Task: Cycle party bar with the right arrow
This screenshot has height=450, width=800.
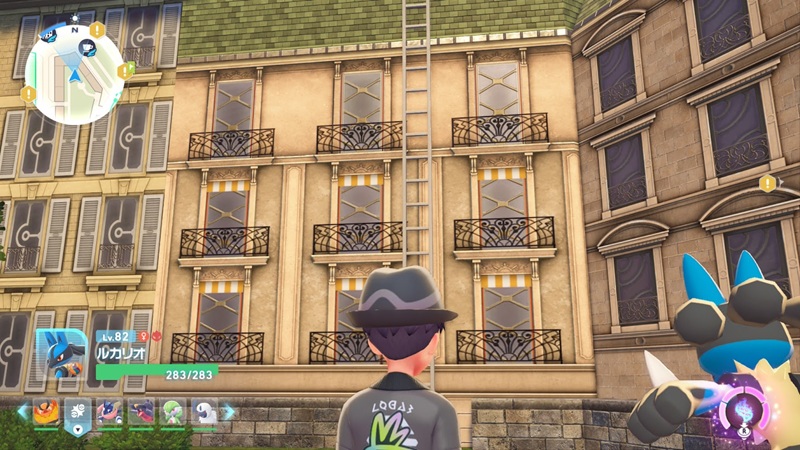Action: point(229,412)
